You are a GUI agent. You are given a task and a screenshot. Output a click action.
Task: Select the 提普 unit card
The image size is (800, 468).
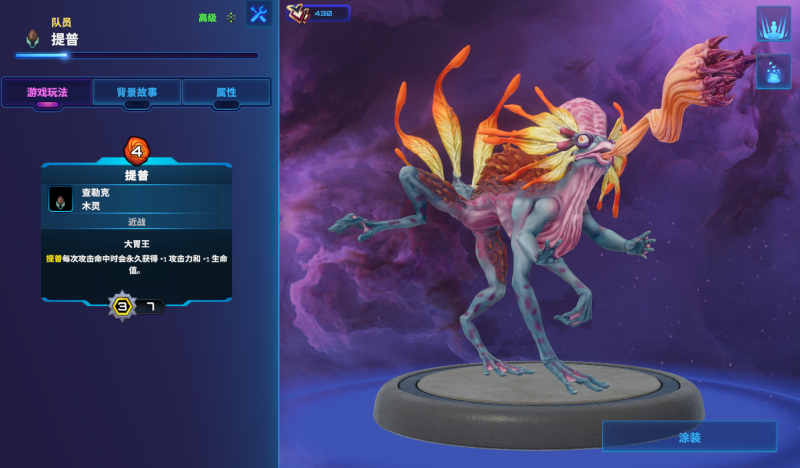coord(136,232)
